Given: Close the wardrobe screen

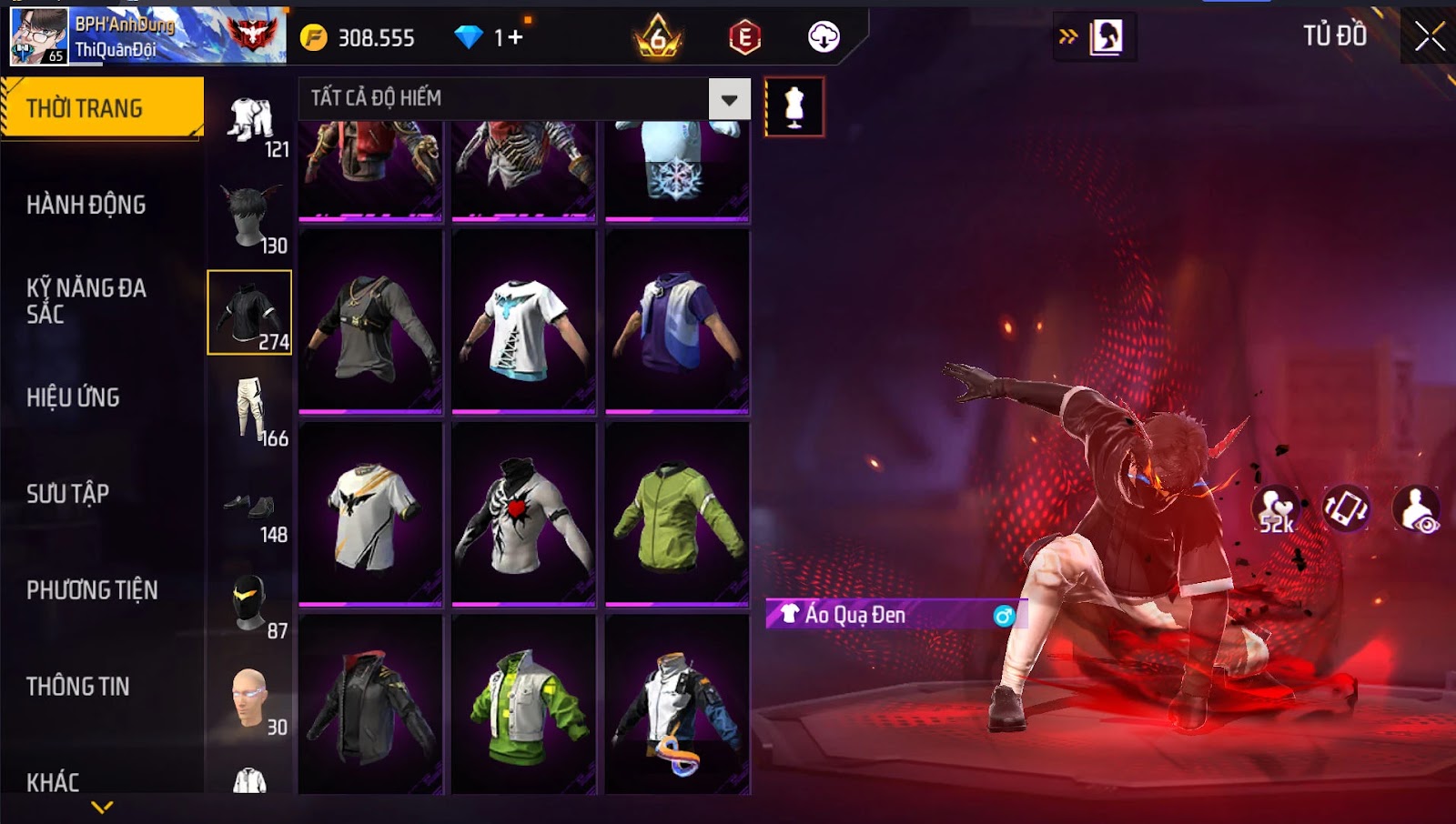Looking at the screenshot, I should 1429,36.
